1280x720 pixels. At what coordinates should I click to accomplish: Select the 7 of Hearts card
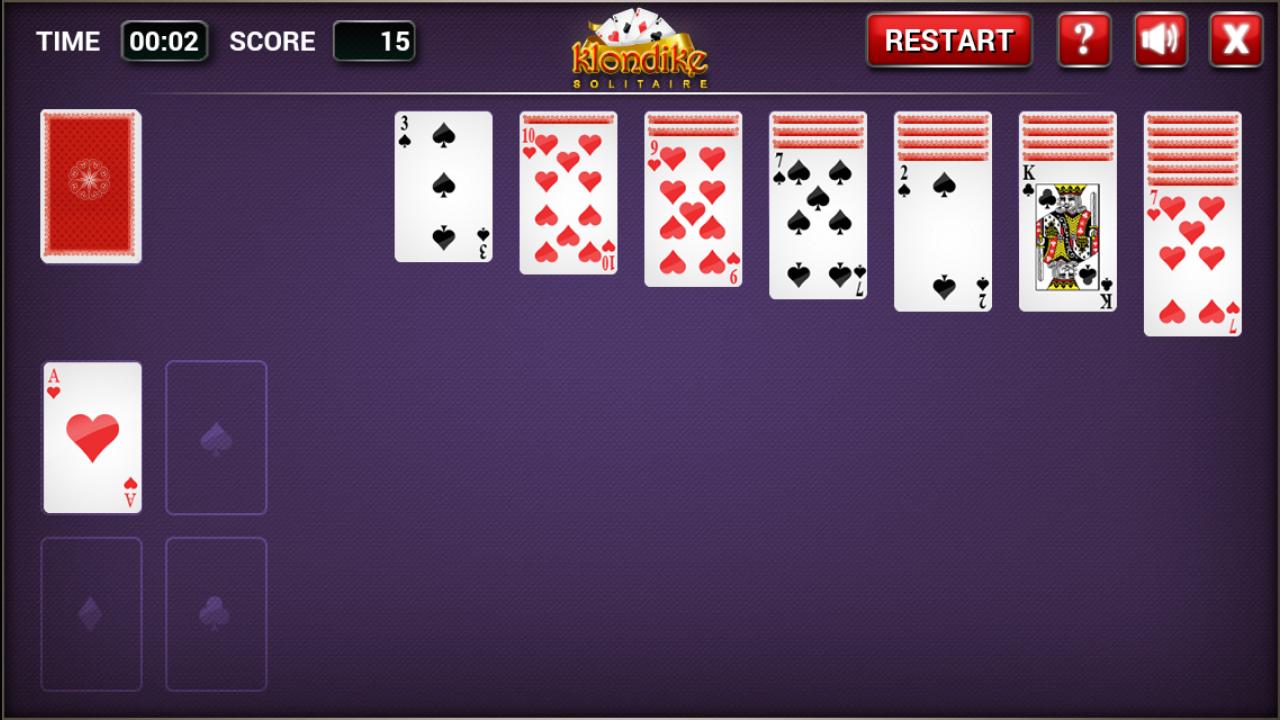(x=1192, y=260)
